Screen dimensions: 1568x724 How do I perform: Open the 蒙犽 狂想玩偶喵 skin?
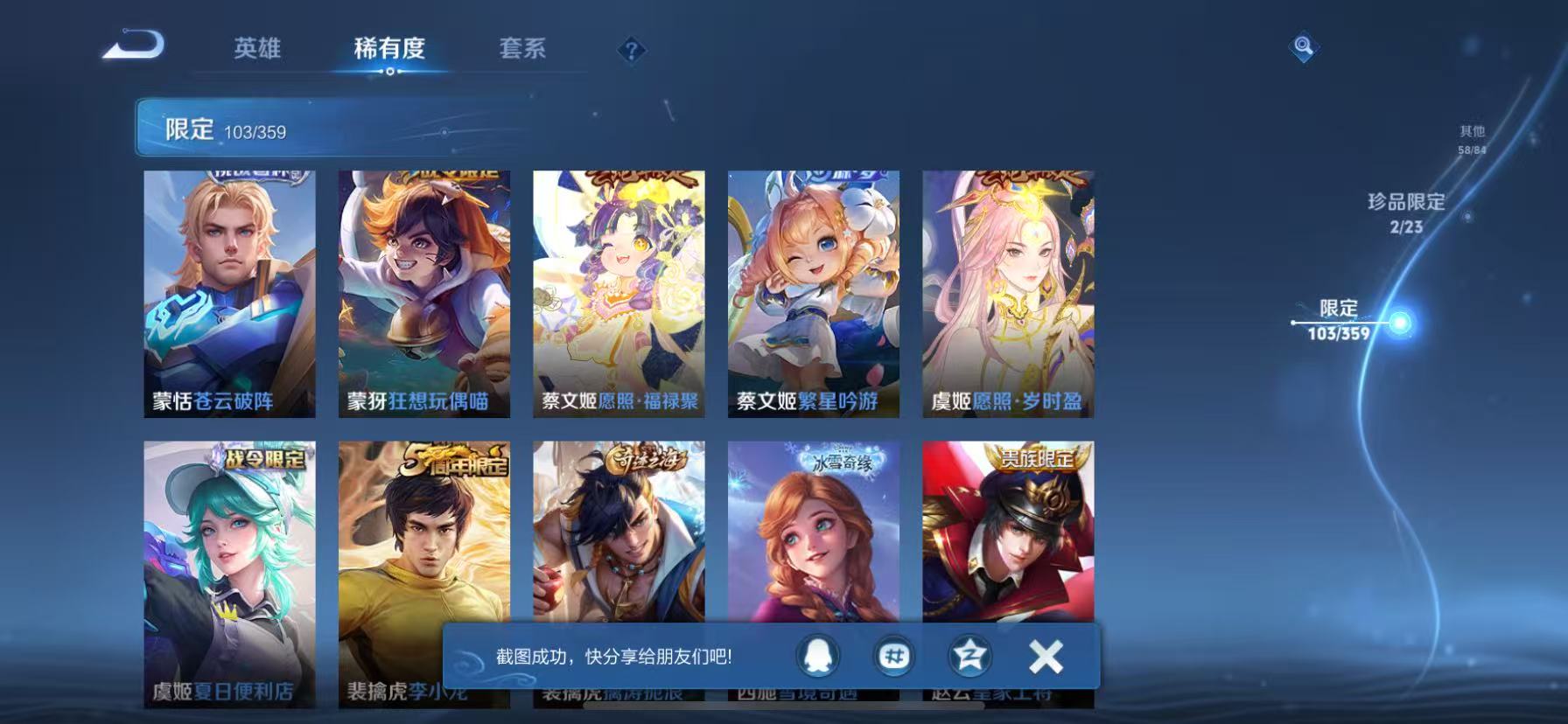(423, 293)
